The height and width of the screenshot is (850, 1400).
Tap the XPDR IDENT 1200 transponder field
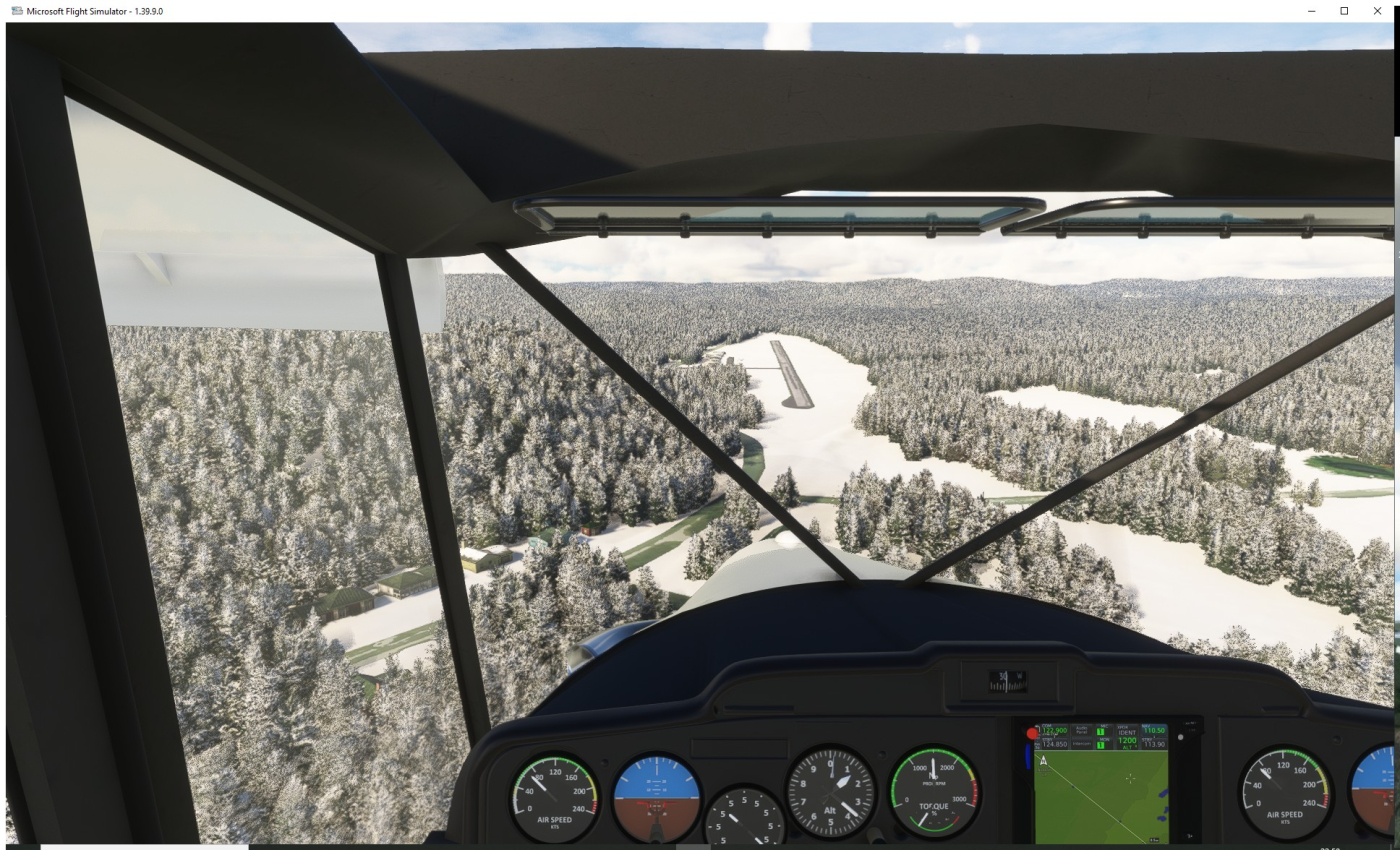1127,737
